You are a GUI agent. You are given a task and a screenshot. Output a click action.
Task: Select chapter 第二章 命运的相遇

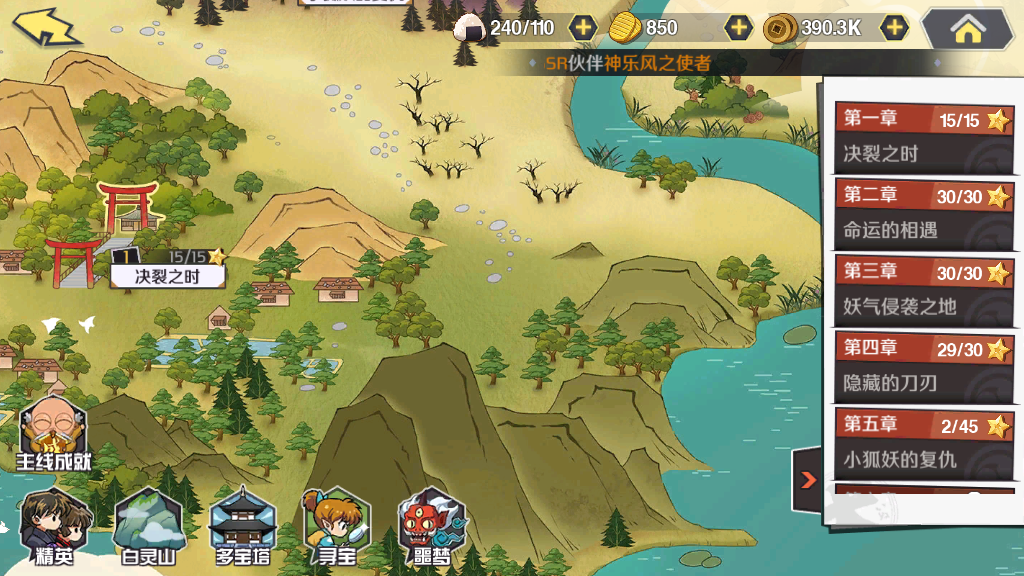coord(922,213)
